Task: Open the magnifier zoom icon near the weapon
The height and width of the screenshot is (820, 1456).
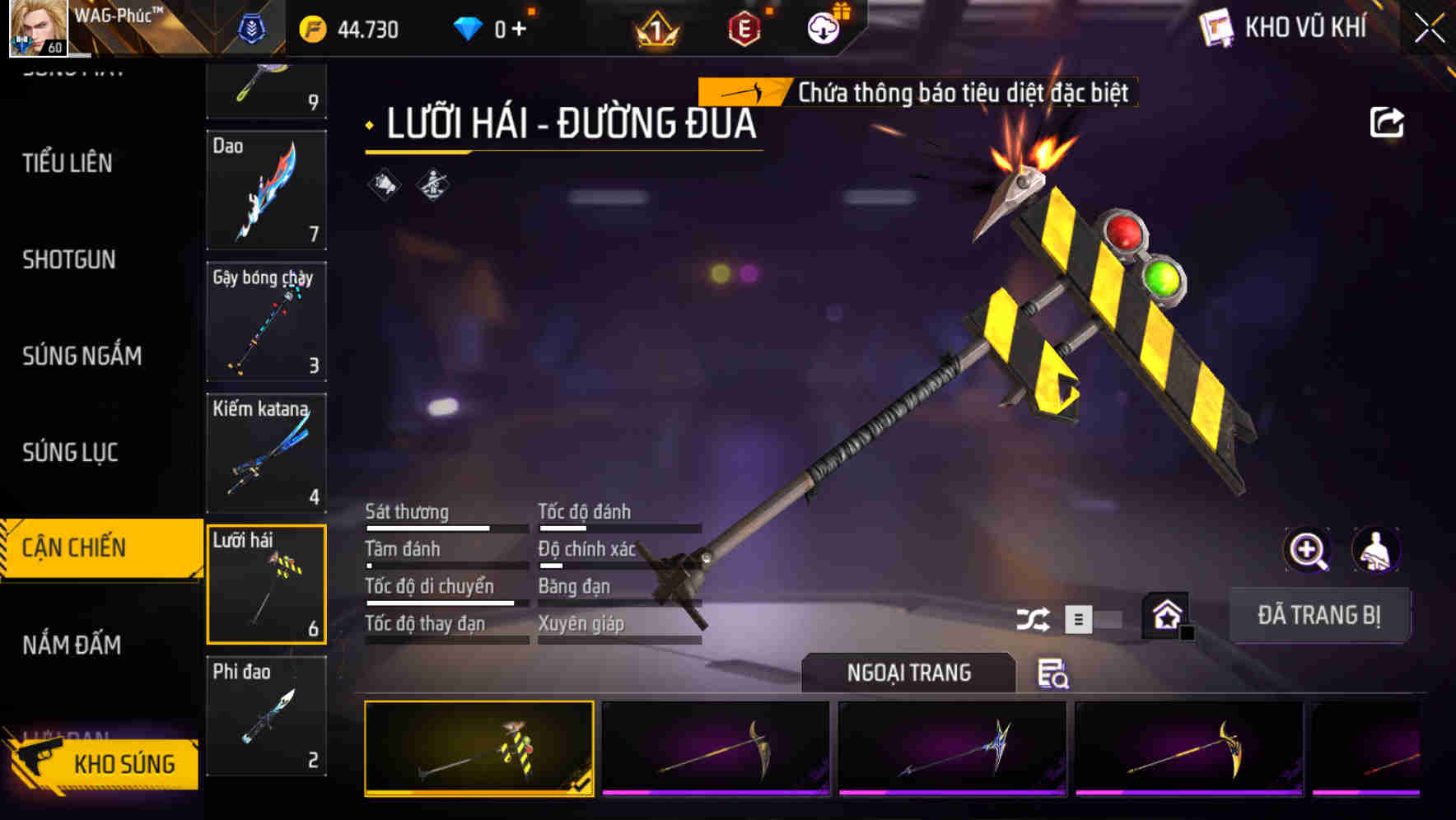Action: [x=1306, y=550]
